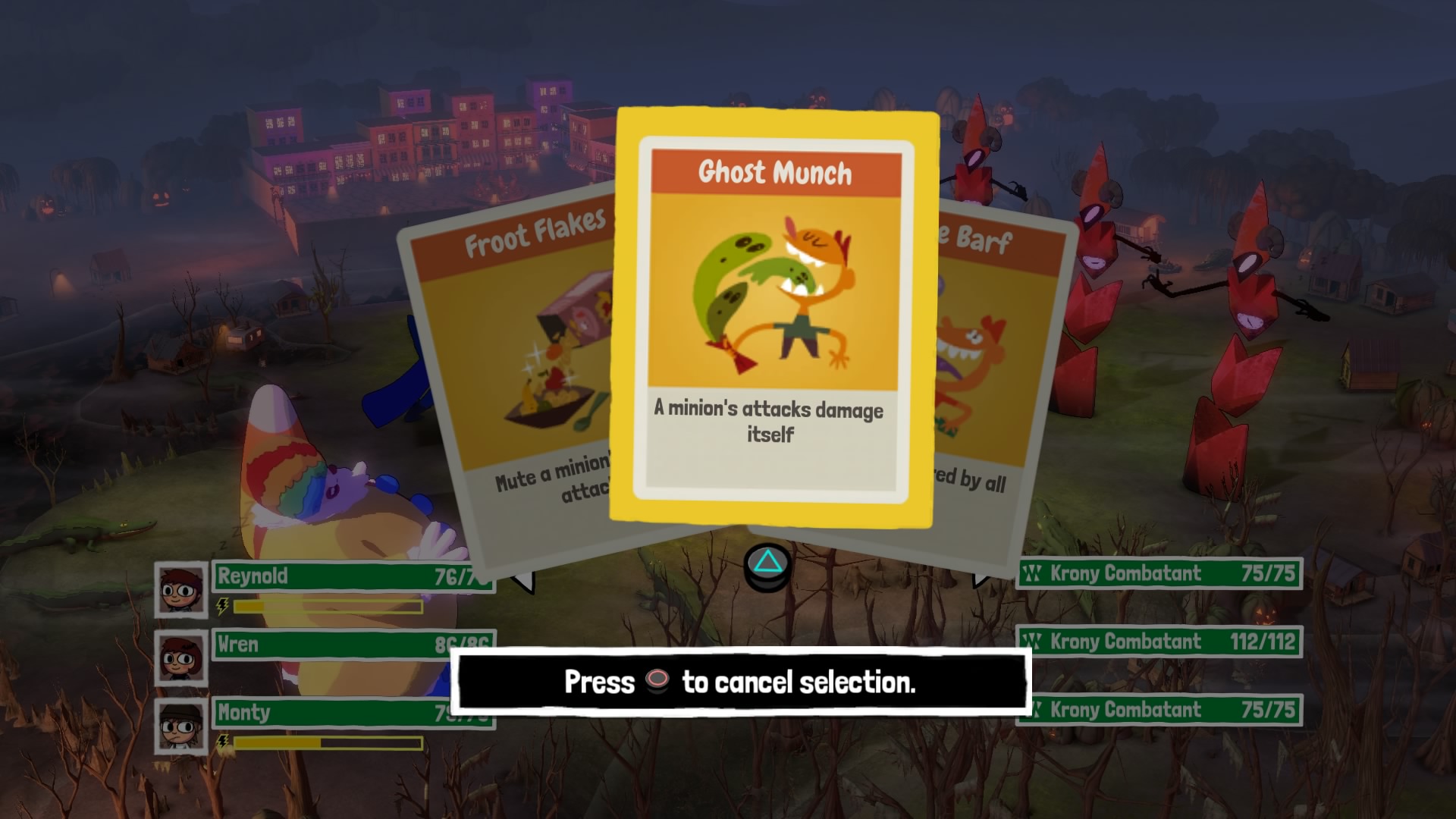Click the W emblem on the top Krony Combatant bar
The height and width of the screenshot is (819, 1456).
[1034, 575]
